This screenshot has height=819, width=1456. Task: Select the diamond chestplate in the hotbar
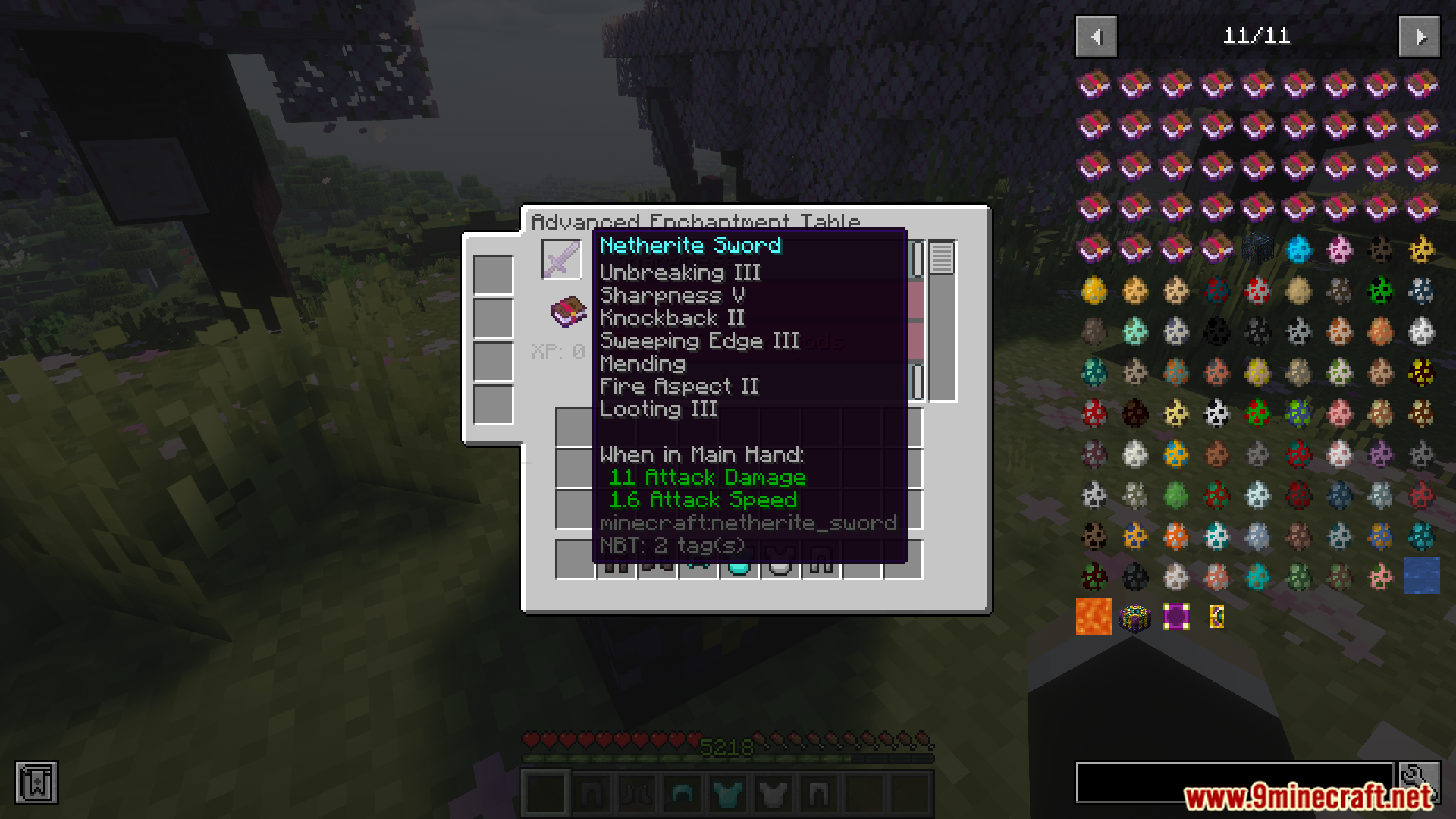[x=726, y=792]
